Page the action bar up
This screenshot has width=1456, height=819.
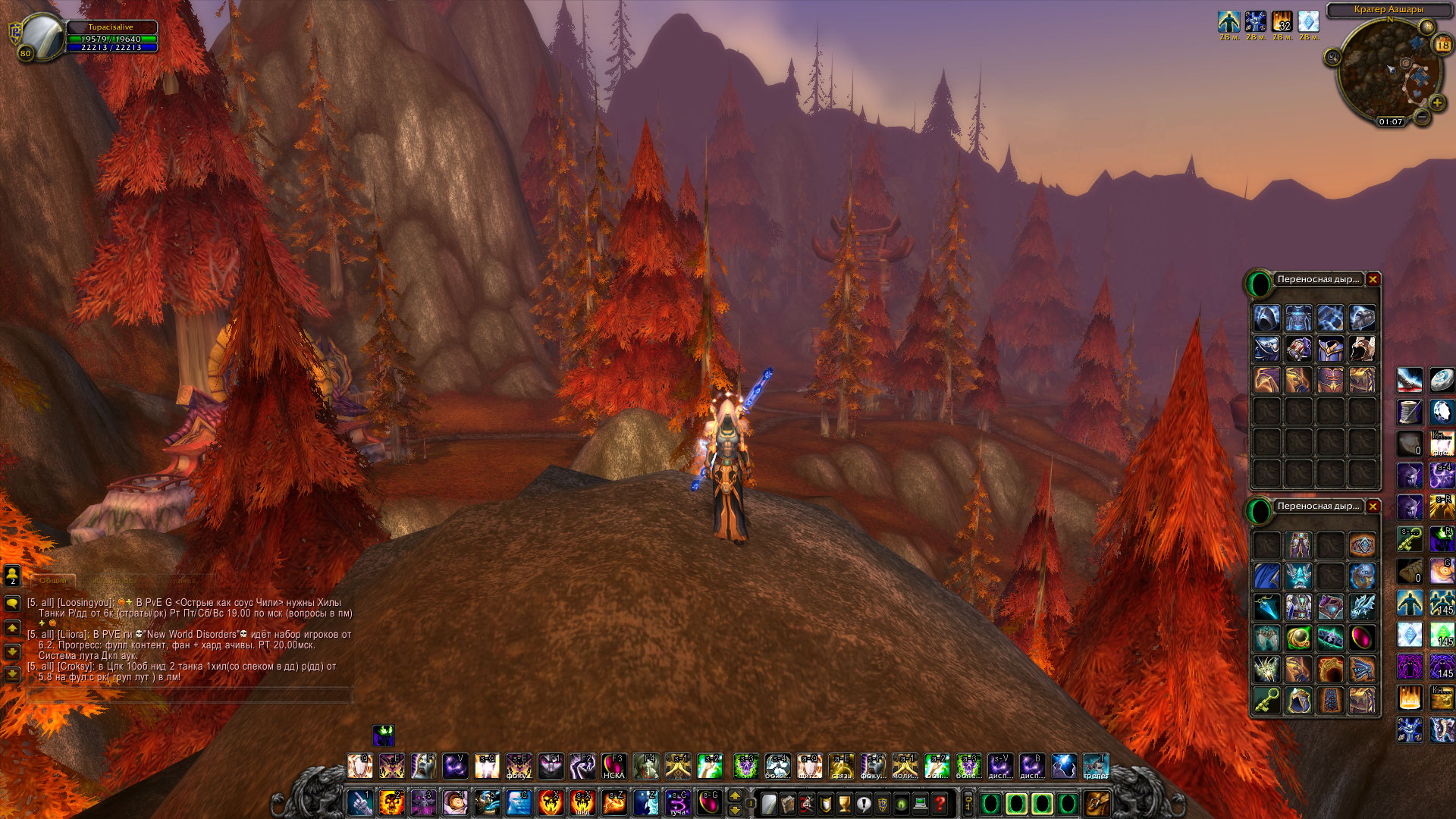pyautogui.click(x=734, y=795)
